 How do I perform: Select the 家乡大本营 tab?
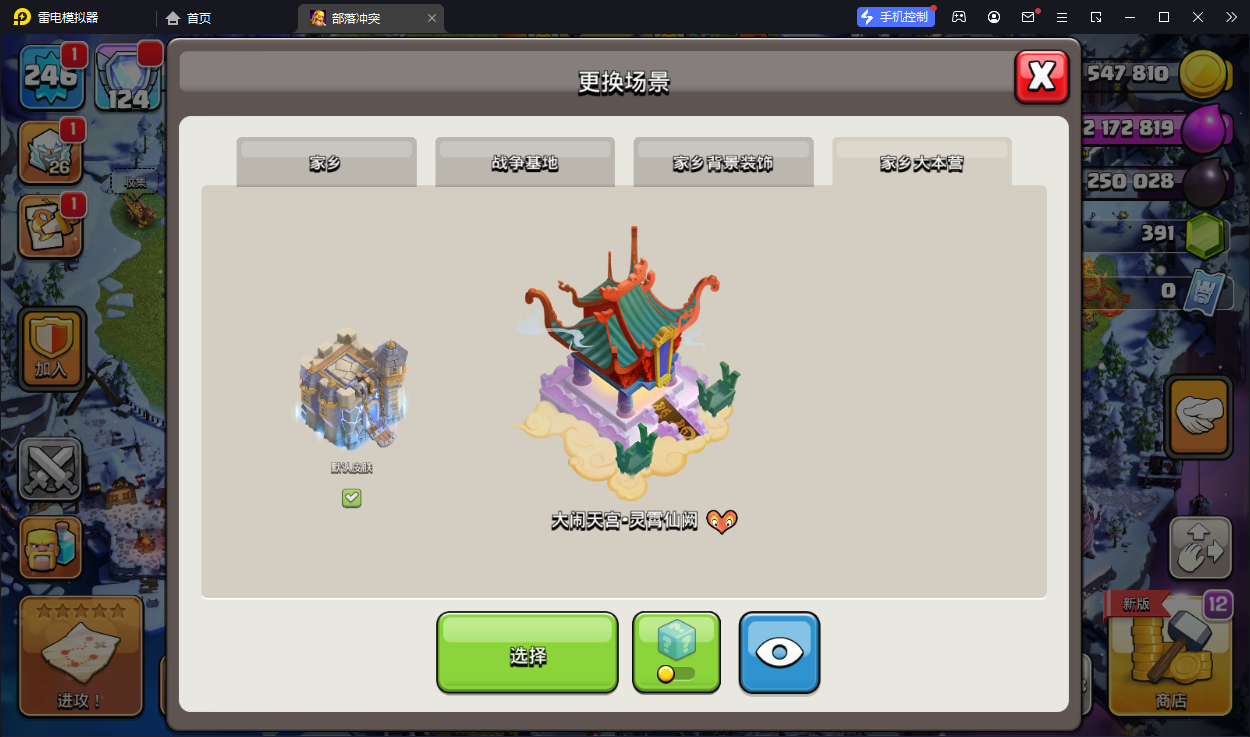pos(921,162)
